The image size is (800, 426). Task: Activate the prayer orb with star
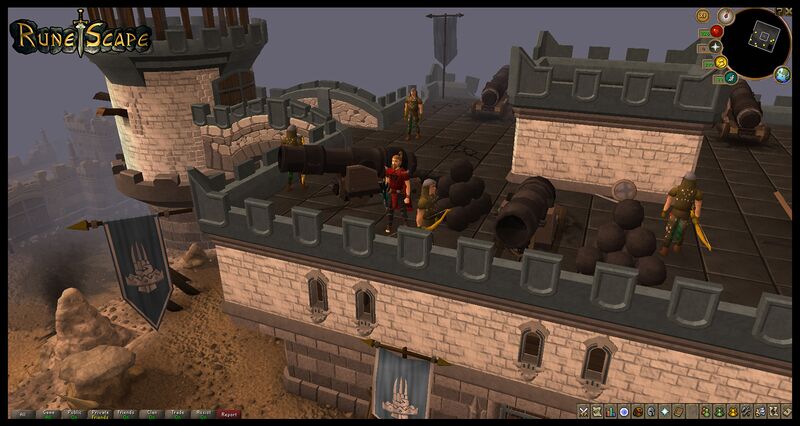point(716,47)
